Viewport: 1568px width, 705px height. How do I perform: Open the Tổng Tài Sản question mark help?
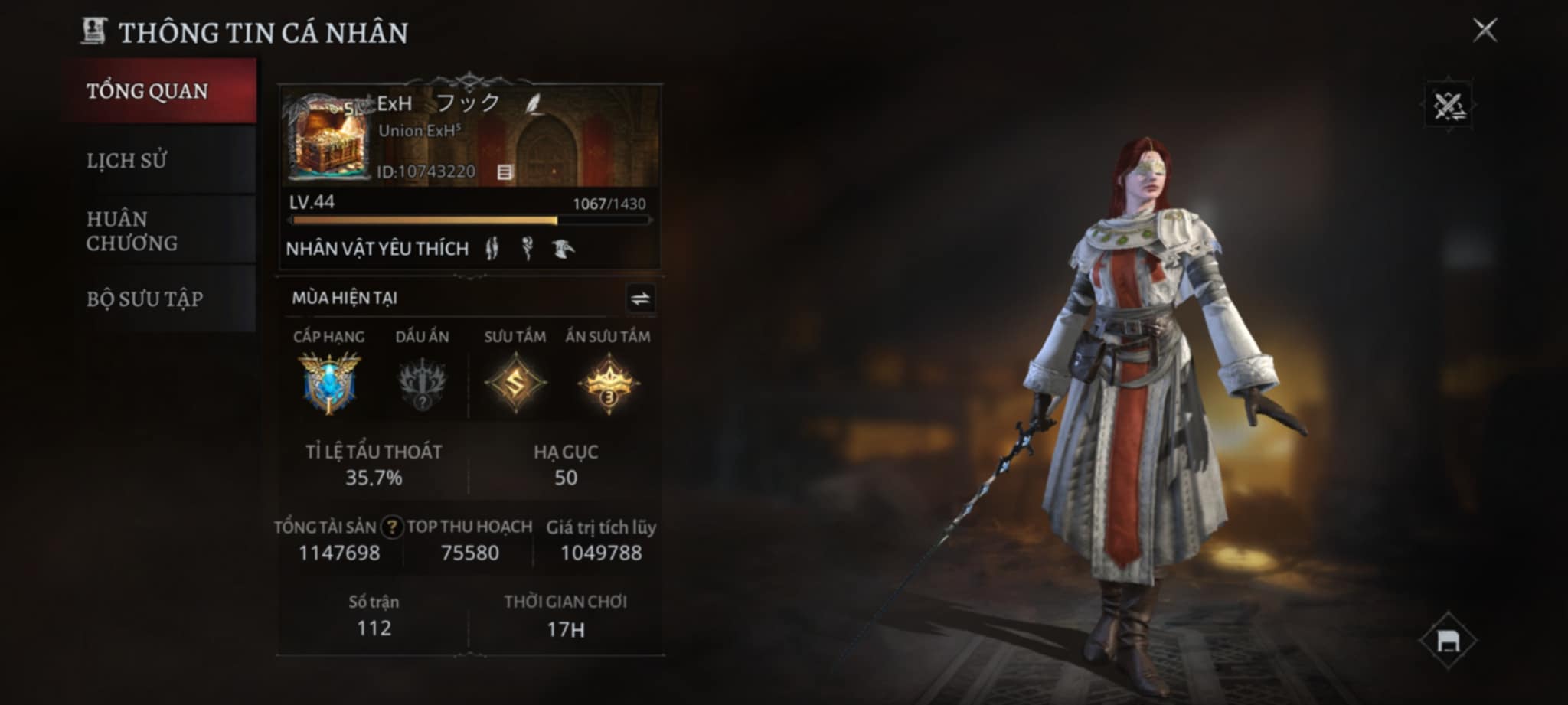tap(392, 527)
